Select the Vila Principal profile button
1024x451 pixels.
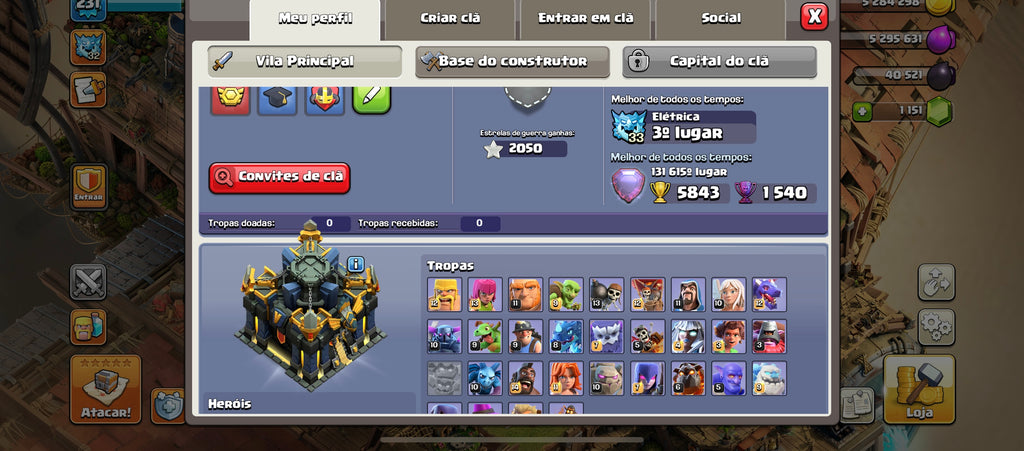click(304, 62)
